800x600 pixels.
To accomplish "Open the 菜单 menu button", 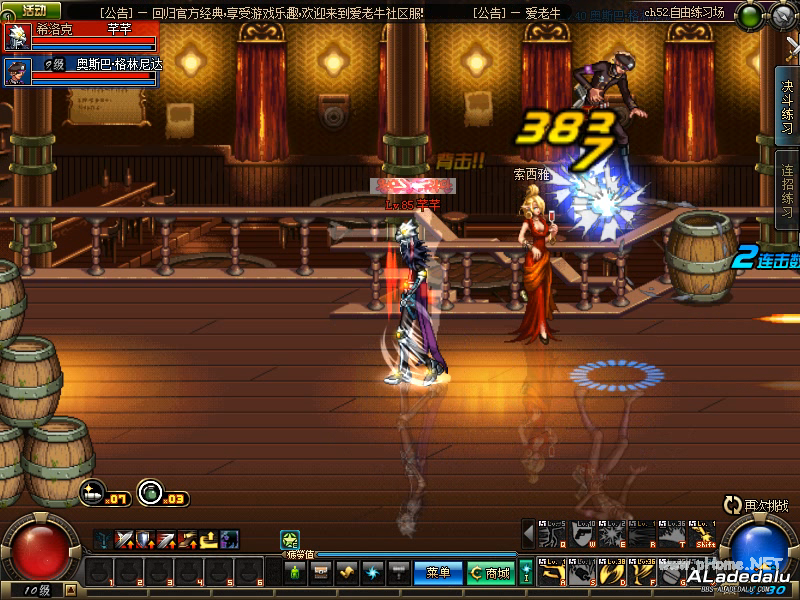I will [x=438, y=572].
